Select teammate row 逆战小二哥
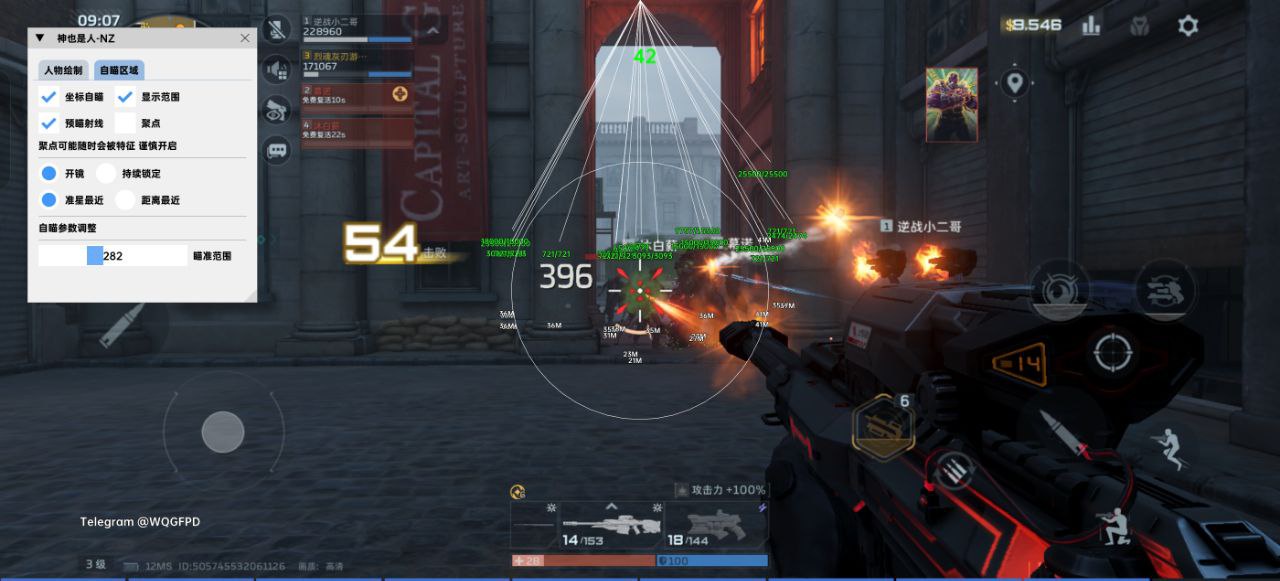The image size is (1280, 581). pos(357,27)
